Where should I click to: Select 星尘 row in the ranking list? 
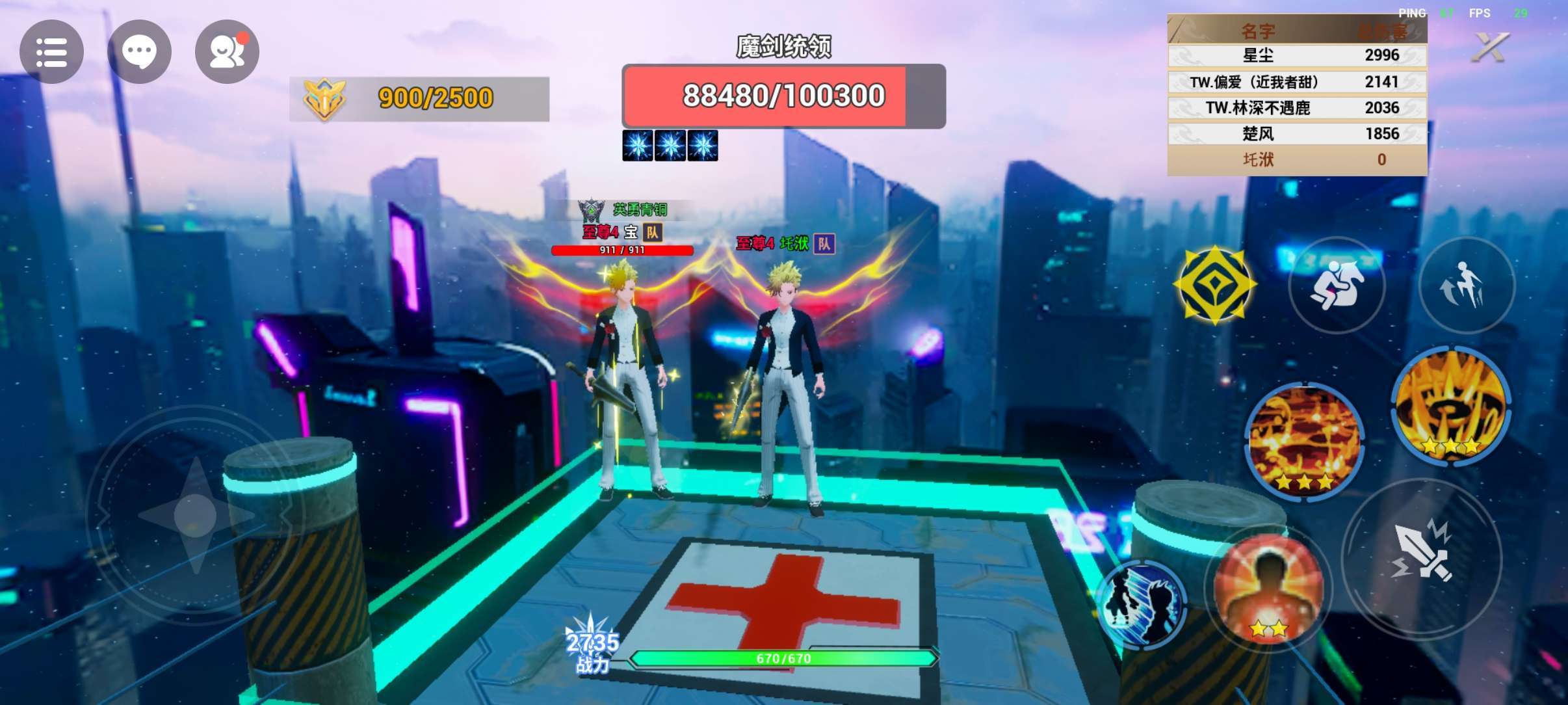coord(1297,55)
